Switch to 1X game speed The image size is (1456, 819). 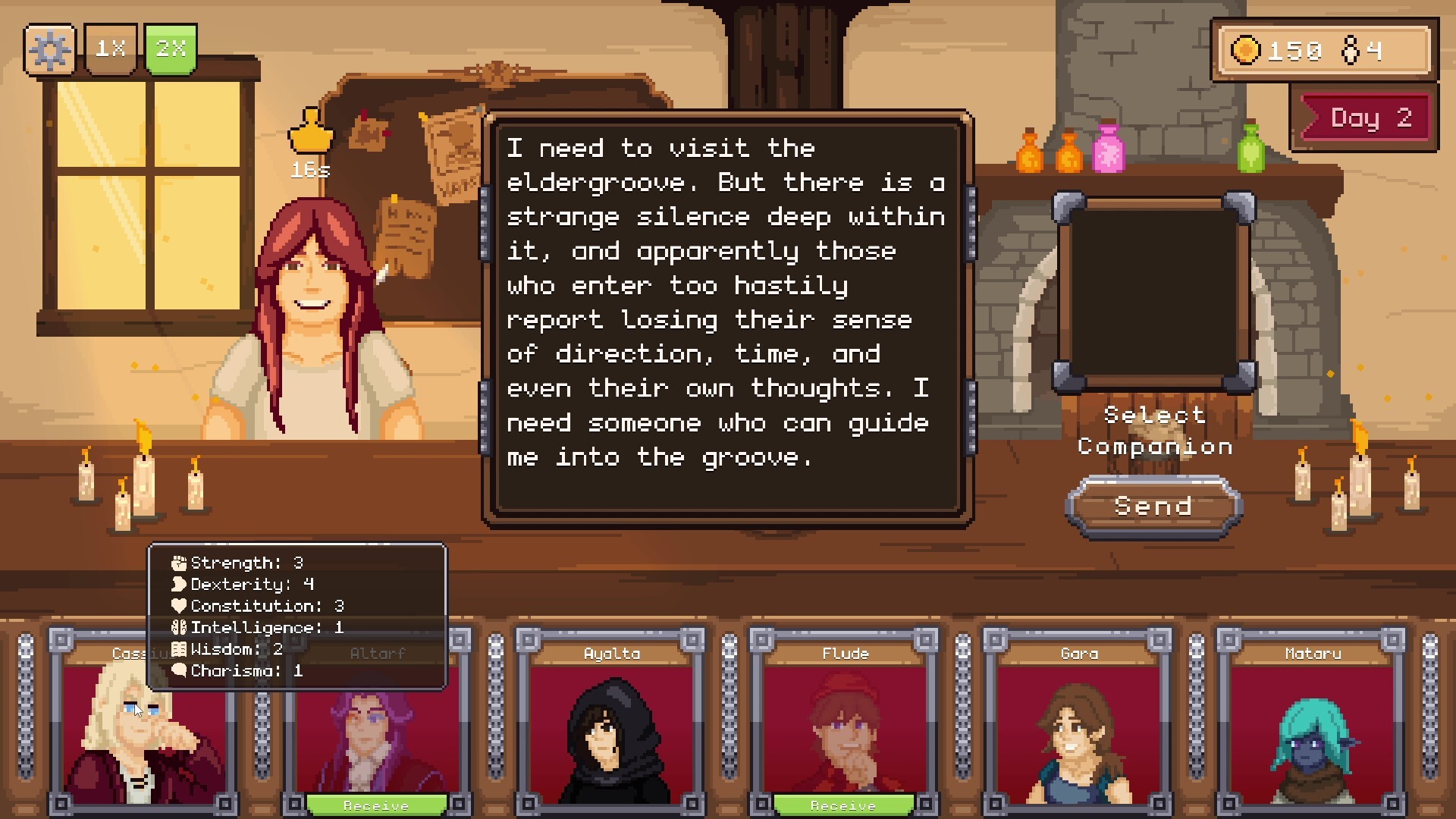pos(111,50)
